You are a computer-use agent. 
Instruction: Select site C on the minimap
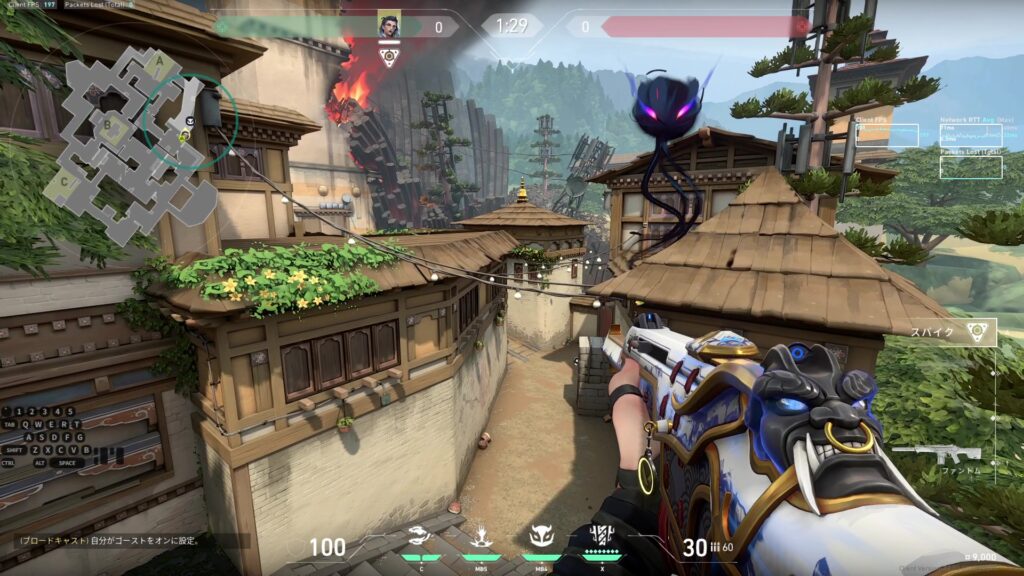(x=64, y=182)
